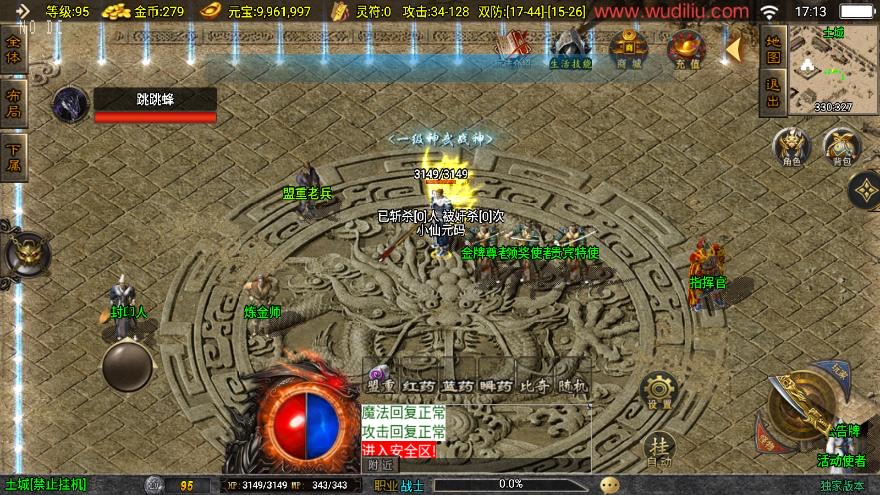Collapse the top menu with the orange arrow
This screenshot has height=495, width=880.
click(x=735, y=50)
